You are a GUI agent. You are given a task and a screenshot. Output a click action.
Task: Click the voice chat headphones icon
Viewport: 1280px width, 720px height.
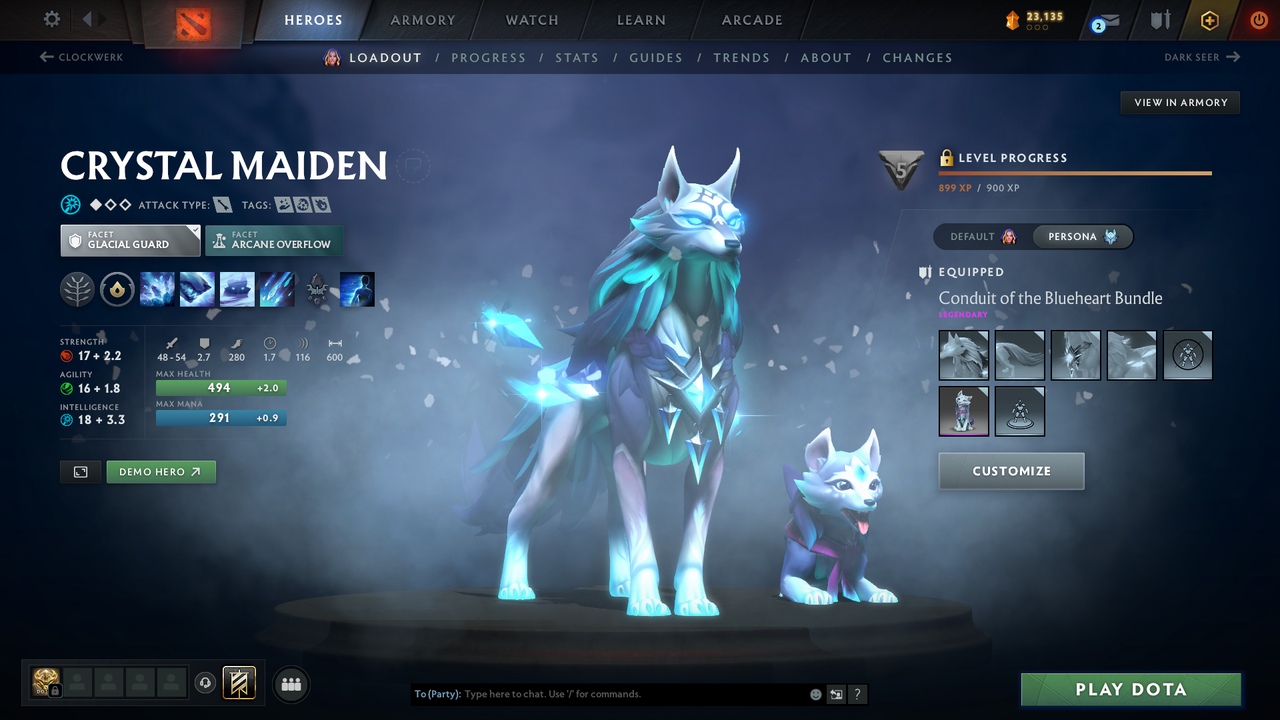pyautogui.click(x=206, y=683)
